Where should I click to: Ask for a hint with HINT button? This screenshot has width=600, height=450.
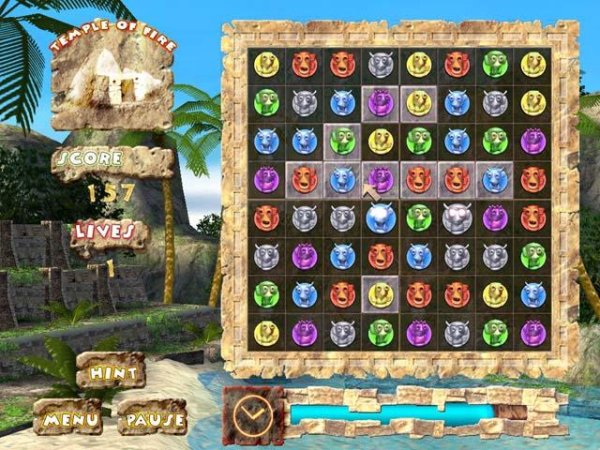tap(110, 371)
